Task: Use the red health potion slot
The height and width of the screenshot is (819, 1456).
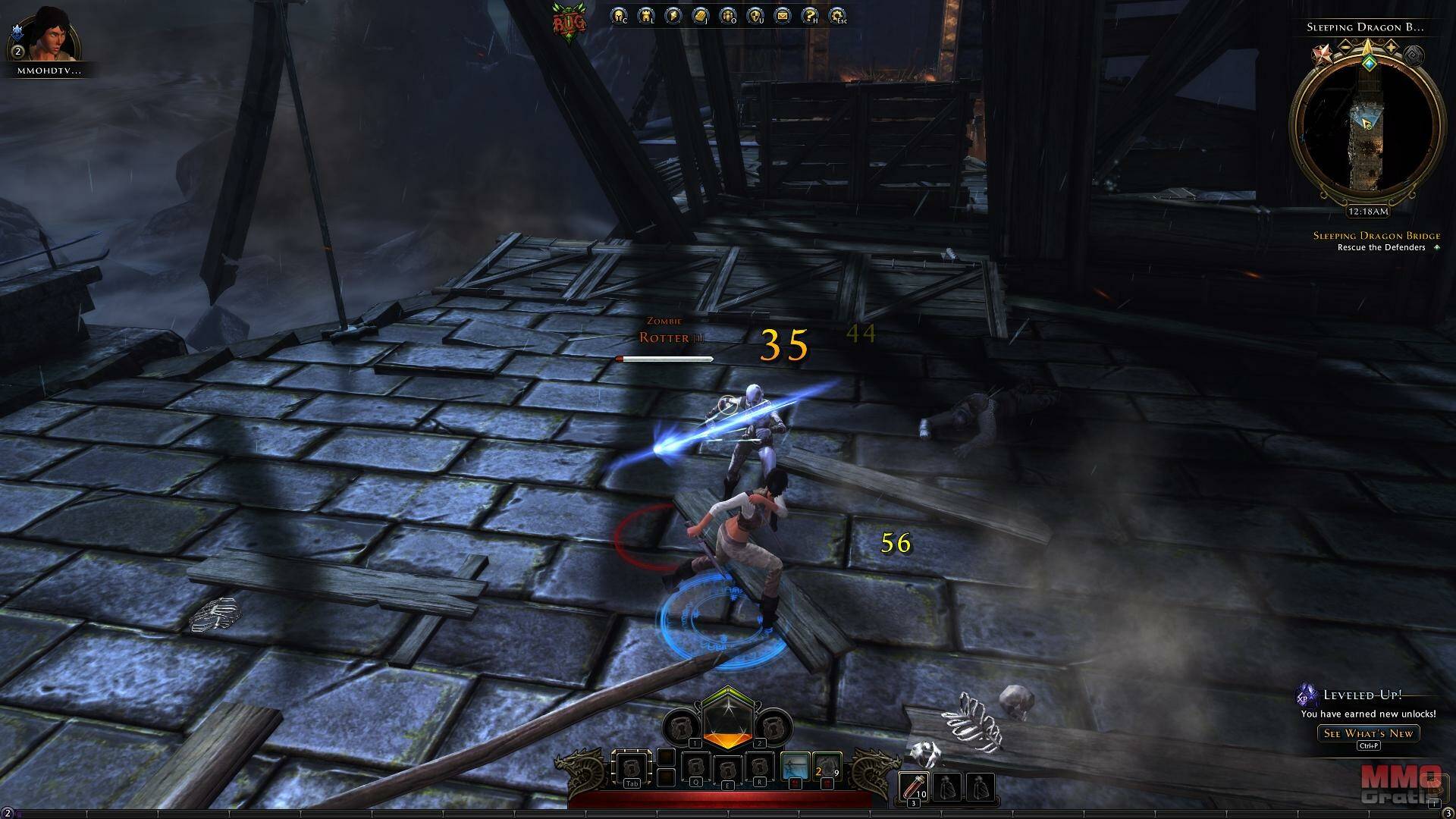Action: tap(913, 787)
